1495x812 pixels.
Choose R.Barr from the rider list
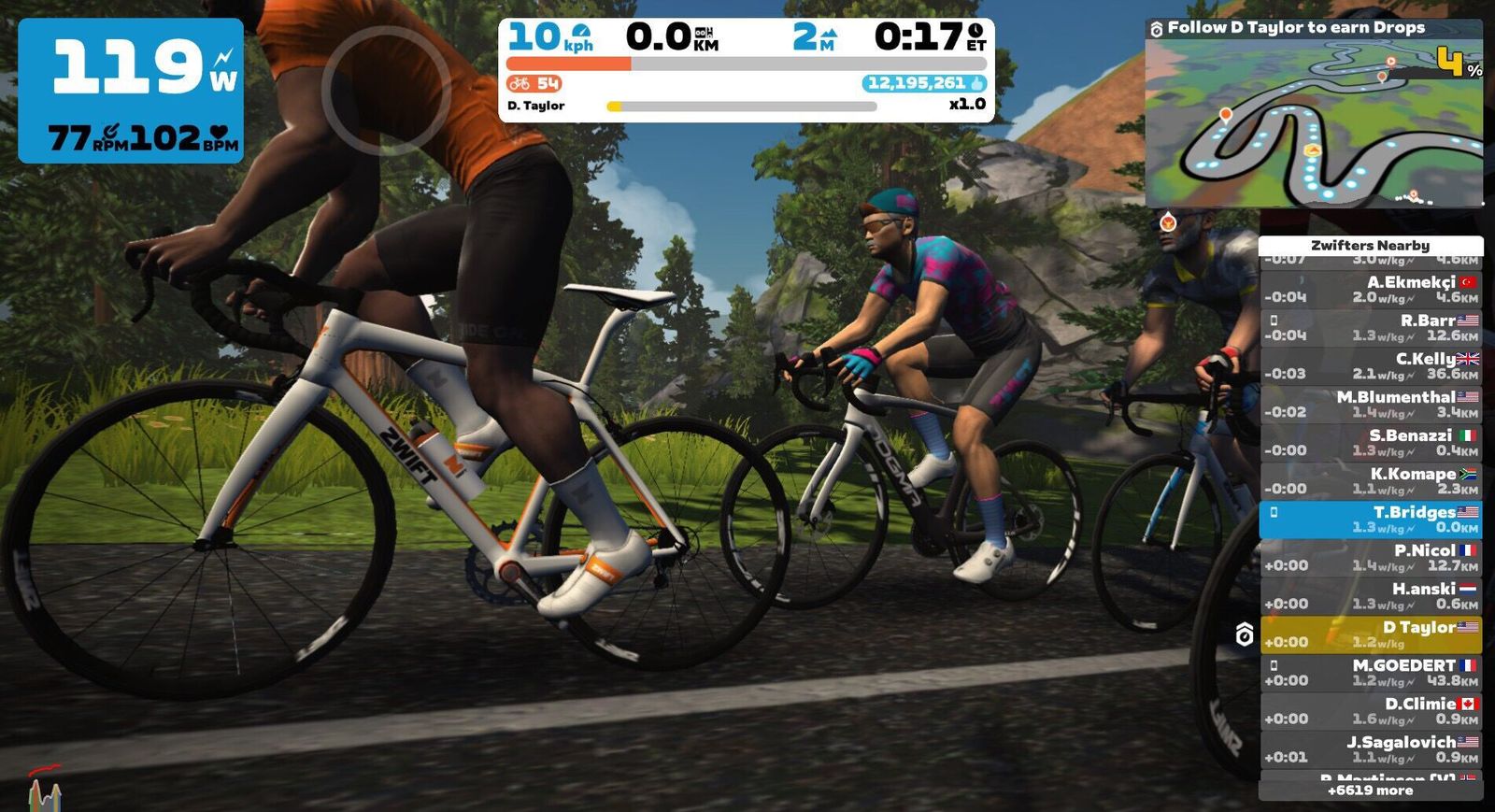pos(1370,328)
